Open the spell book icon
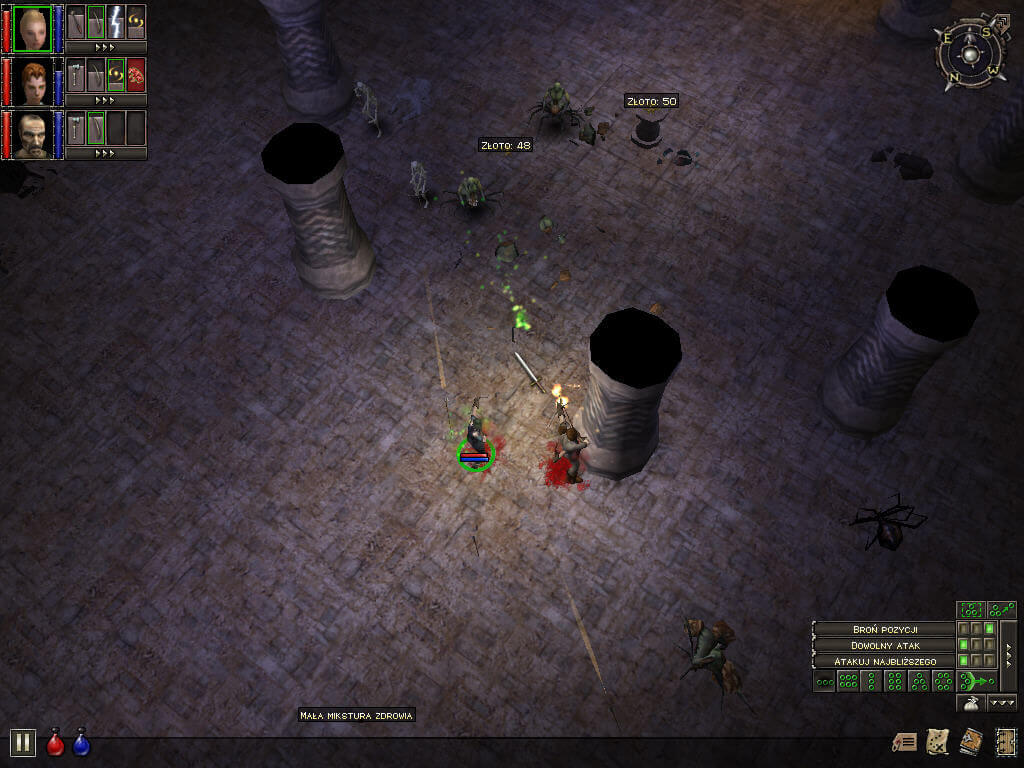Image resolution: width=1024 pixels, height=768 pixels. tap(970, 741)
